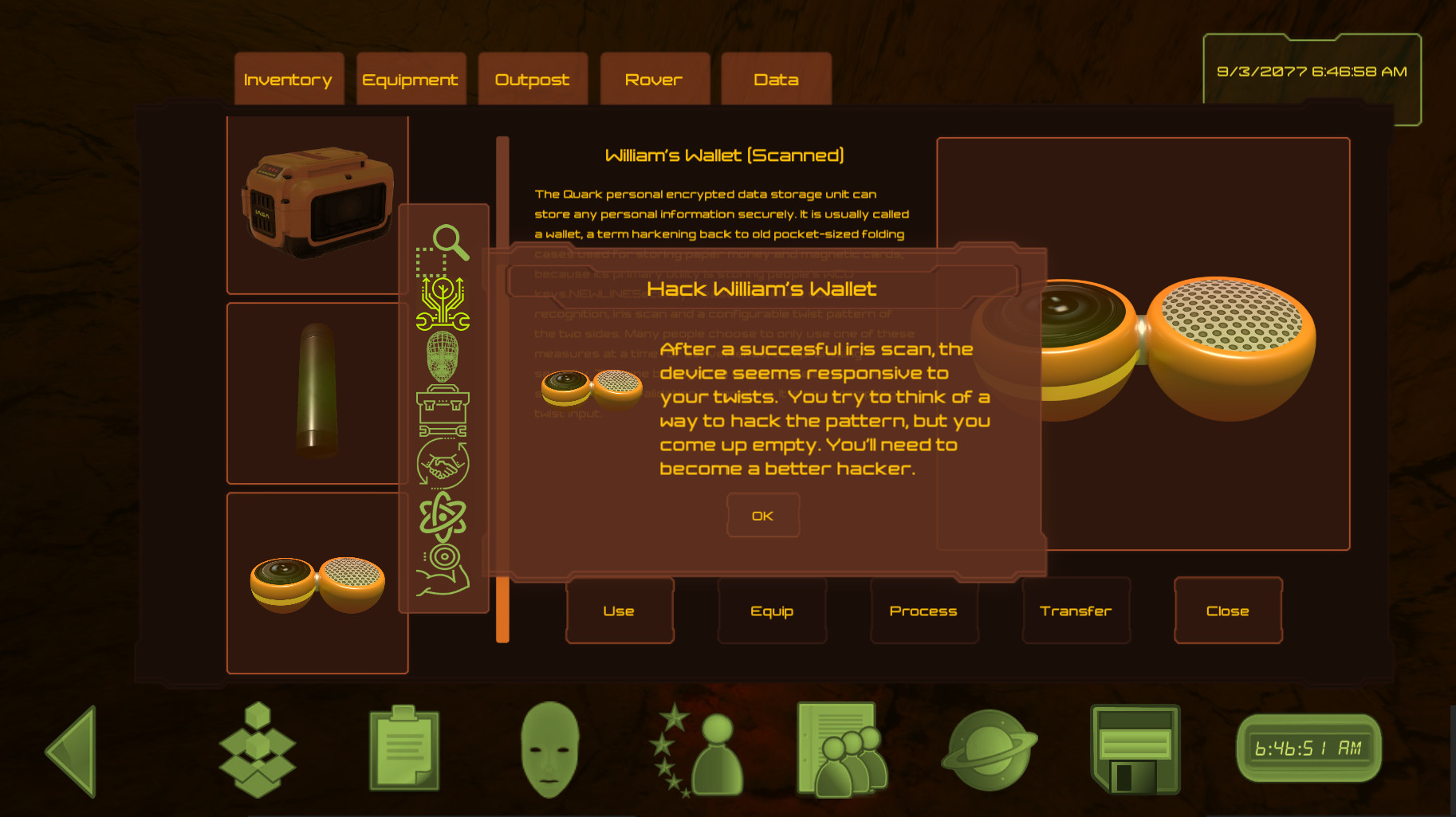Switch to the Inventory tab
The height and width of the screenshot is (817, 1456).
pos(289,80)
